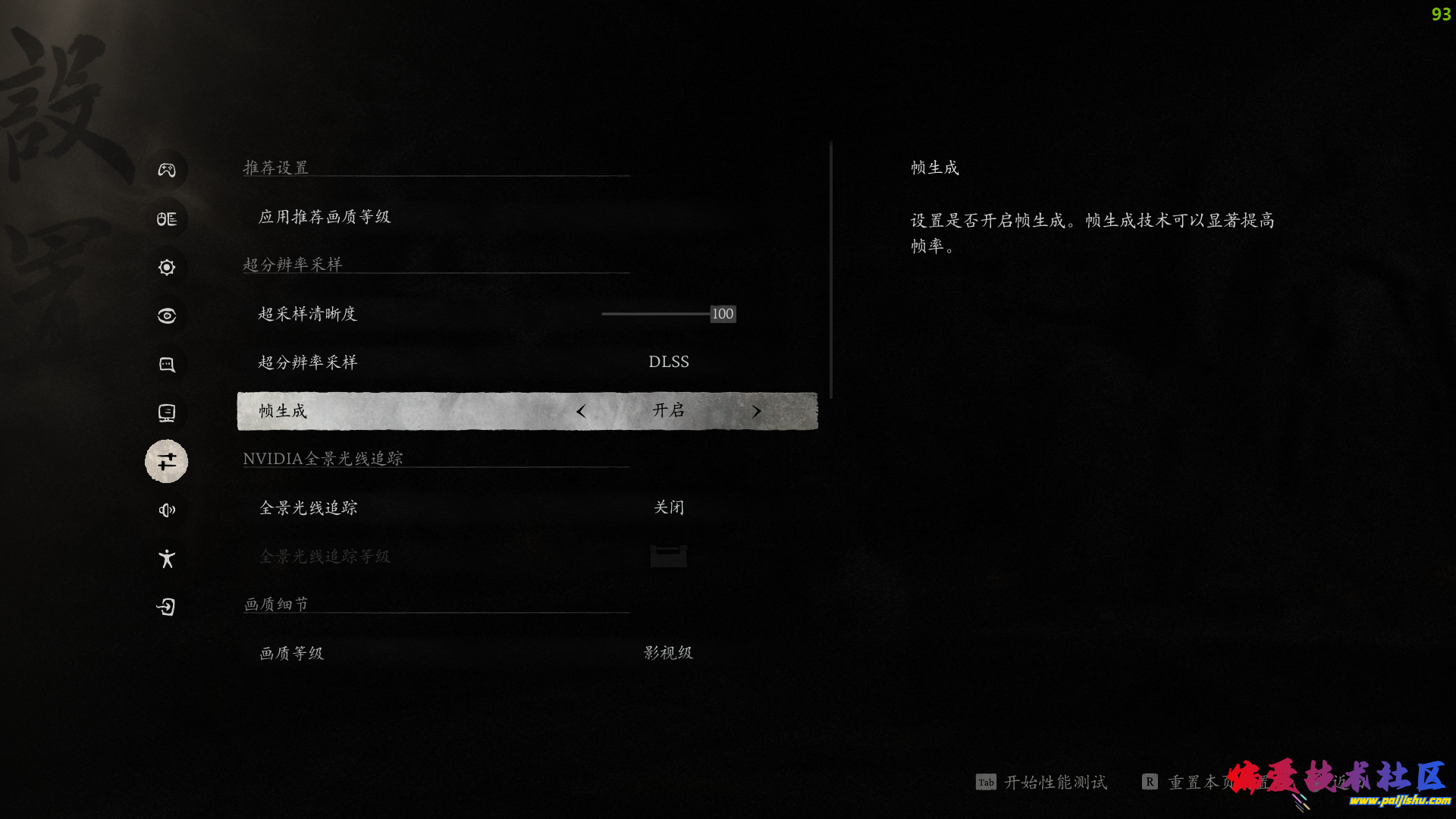Click the right arrow on 帧生成
Viewport: 1456px width, 819px height.
tap(756, 411)
